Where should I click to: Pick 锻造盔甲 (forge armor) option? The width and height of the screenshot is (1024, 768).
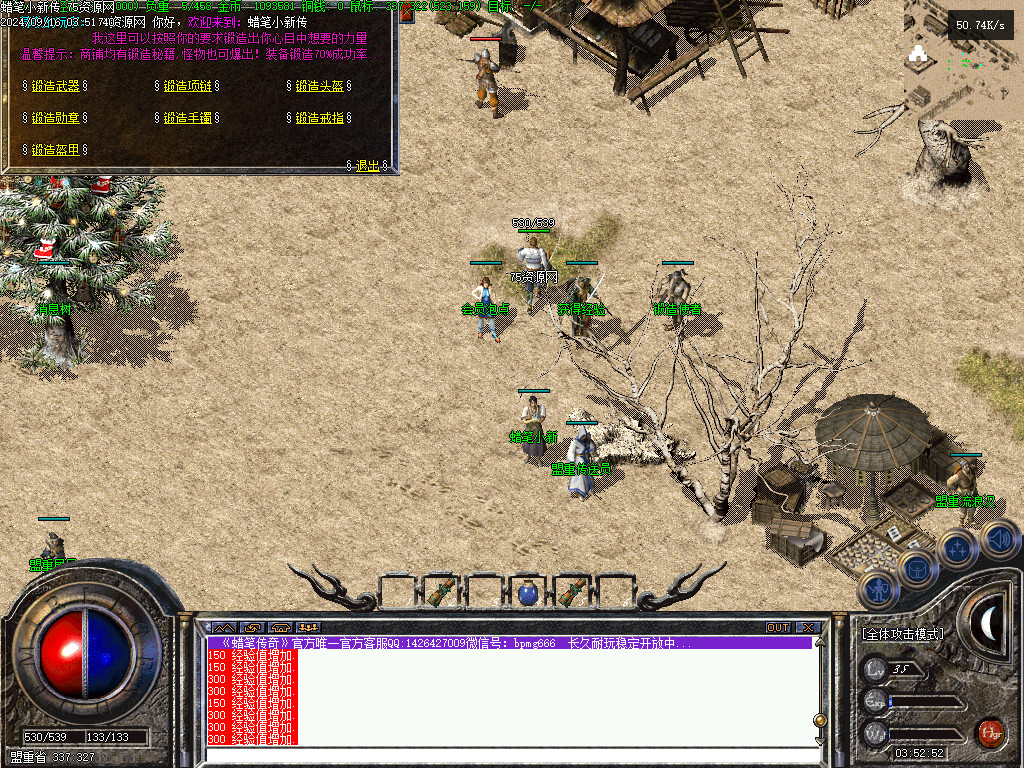click(55, 150)
